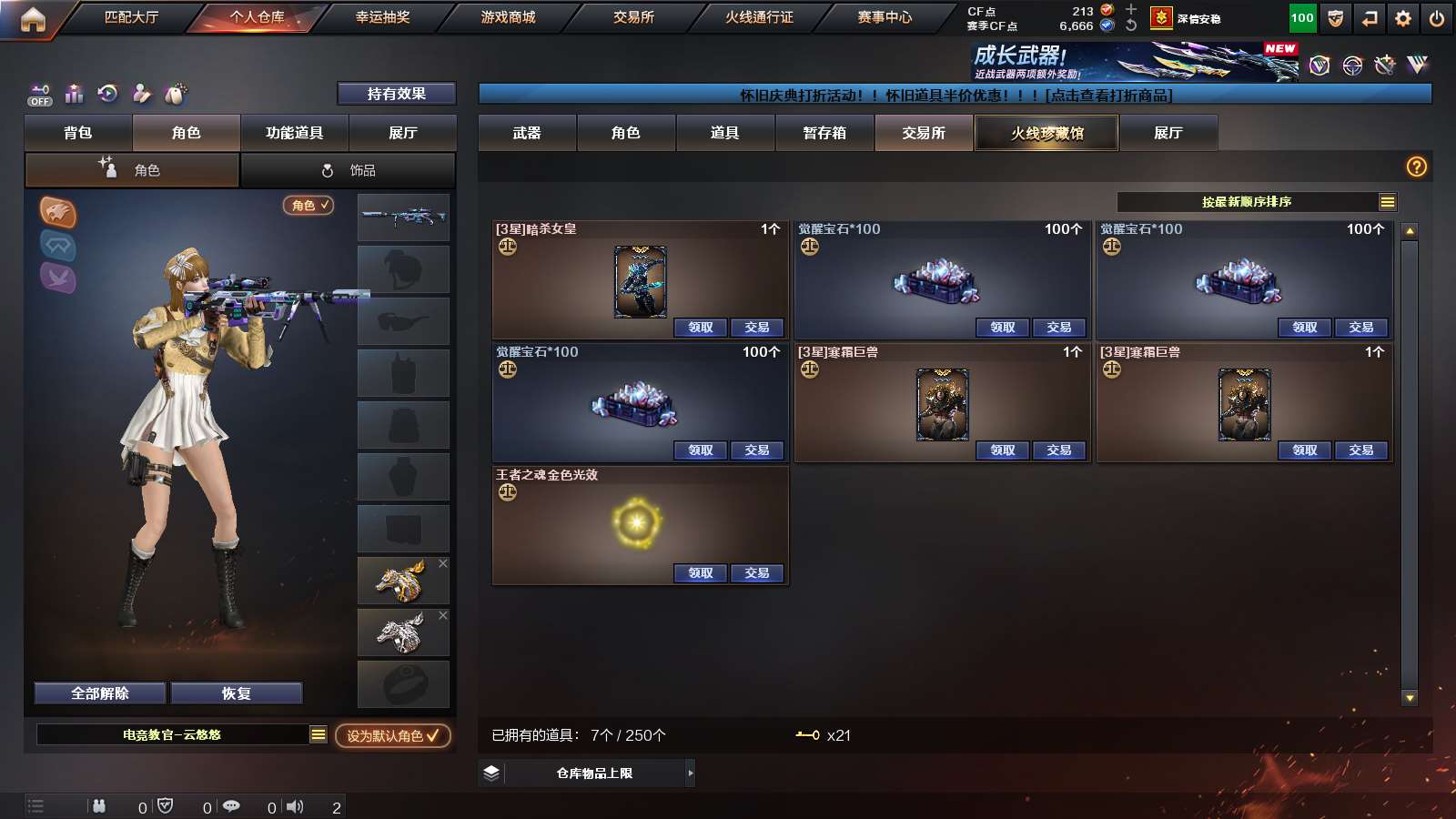Select the replay history icon in the top toolbar
This screenshot has width=1456, height=819.
pos(108,94)
